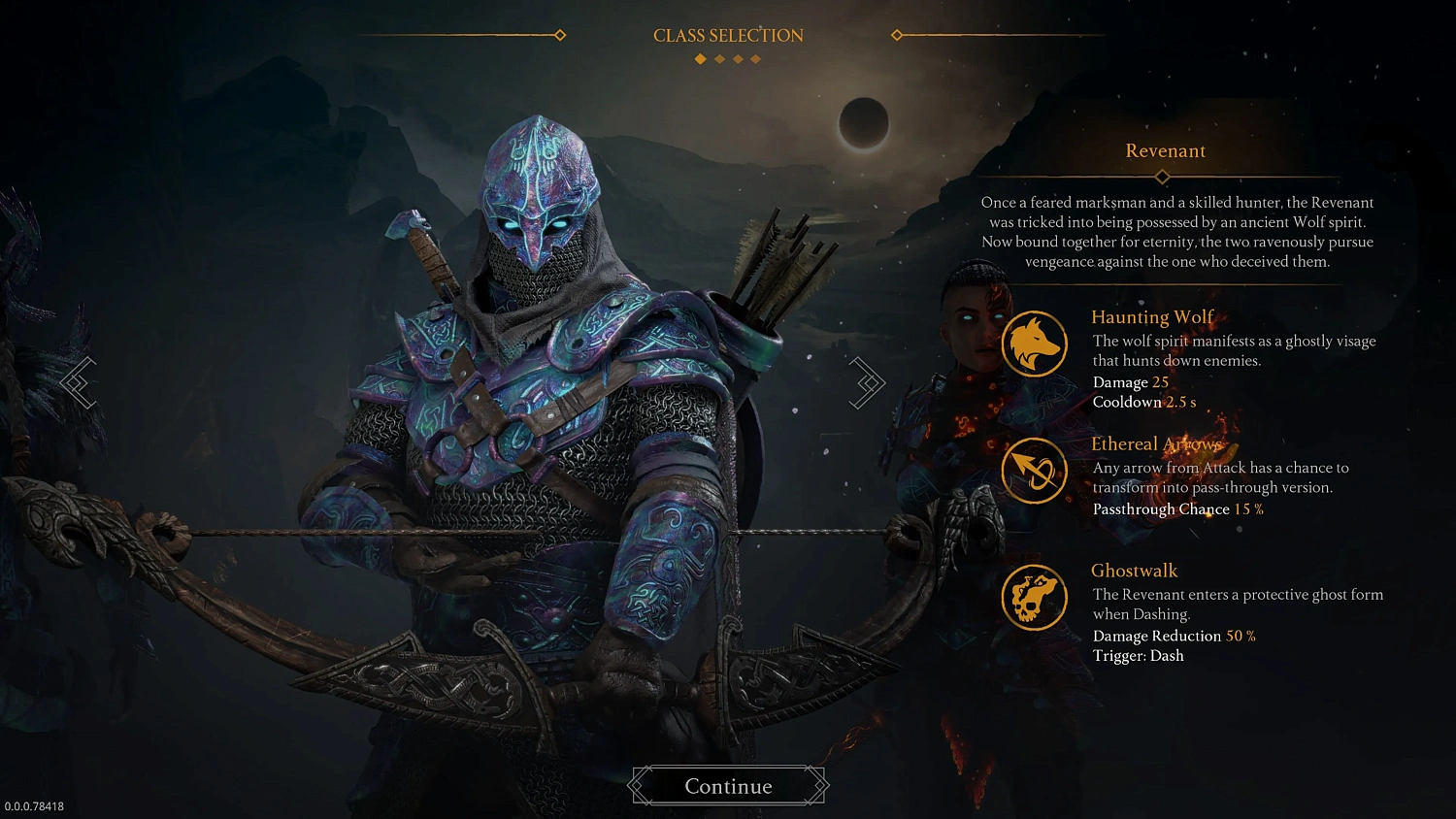The image size is (1456, 819).
Task: Select the fourth diamond page indicator
Action: tap(755, 59)
